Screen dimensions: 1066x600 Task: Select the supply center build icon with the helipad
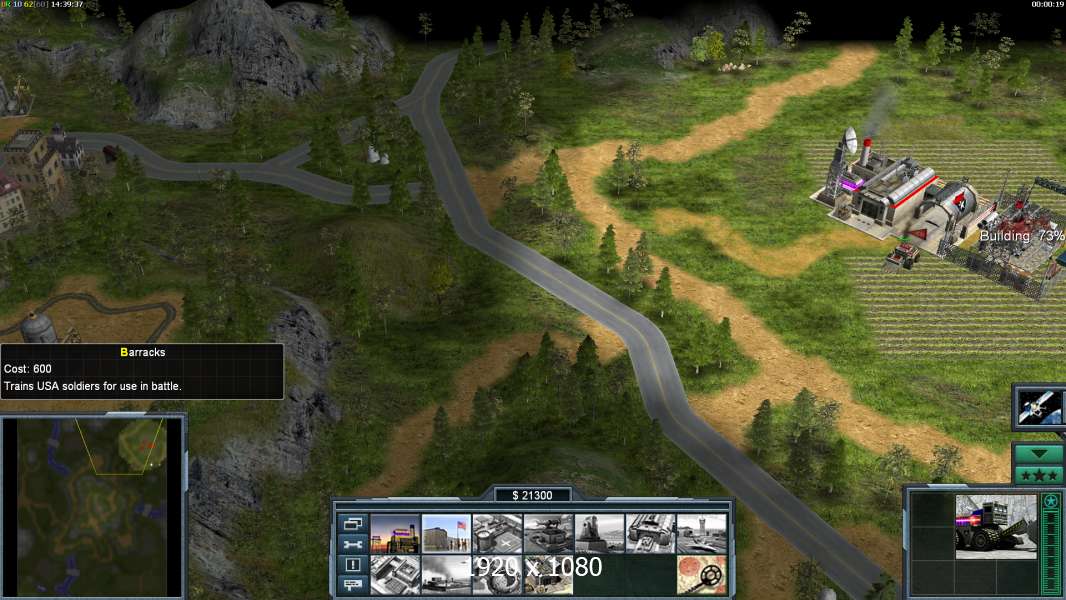coord(497,533)
